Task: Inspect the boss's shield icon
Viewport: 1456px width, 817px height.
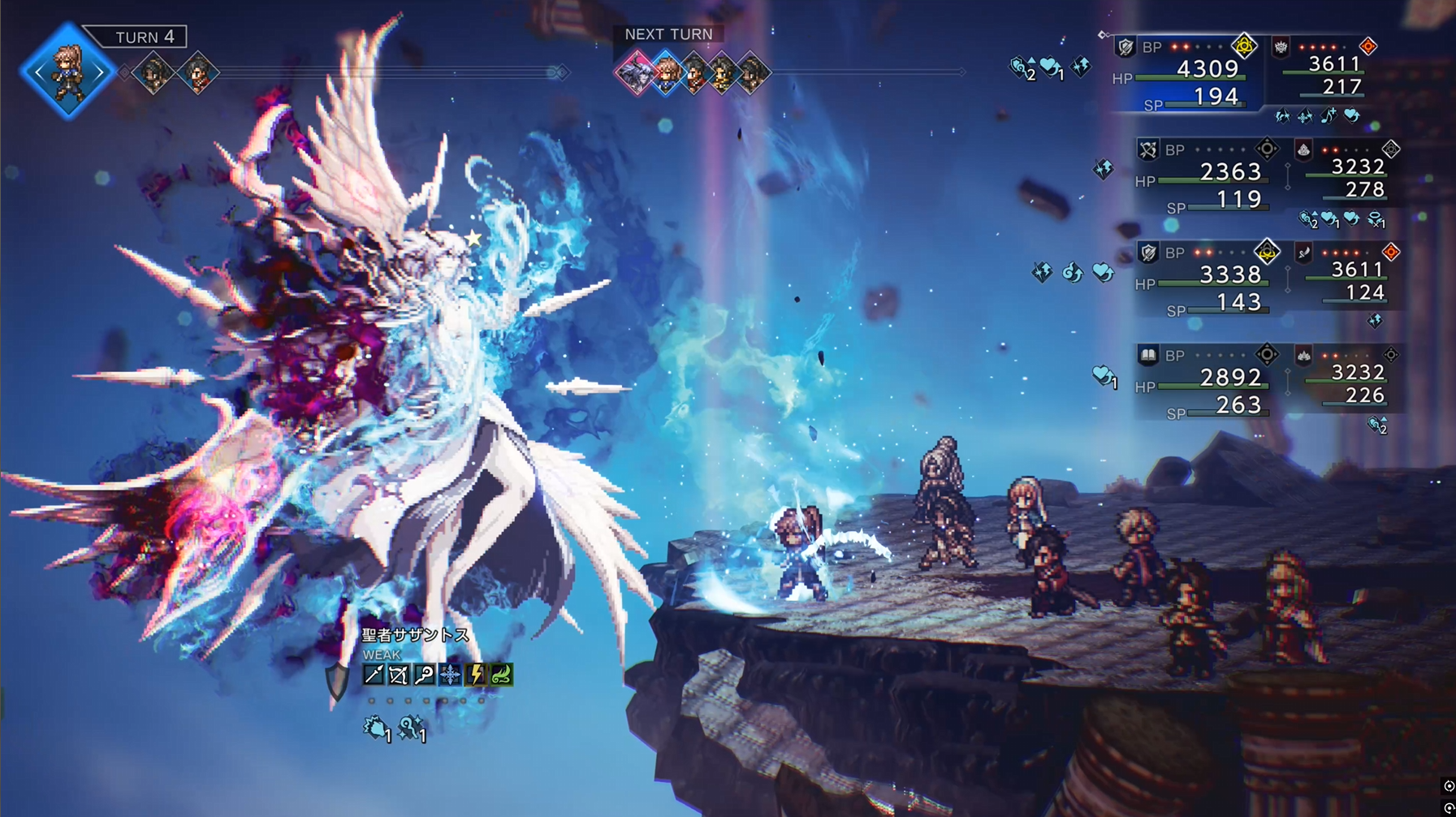Action: pyautogui.click(x=337, y=681)
